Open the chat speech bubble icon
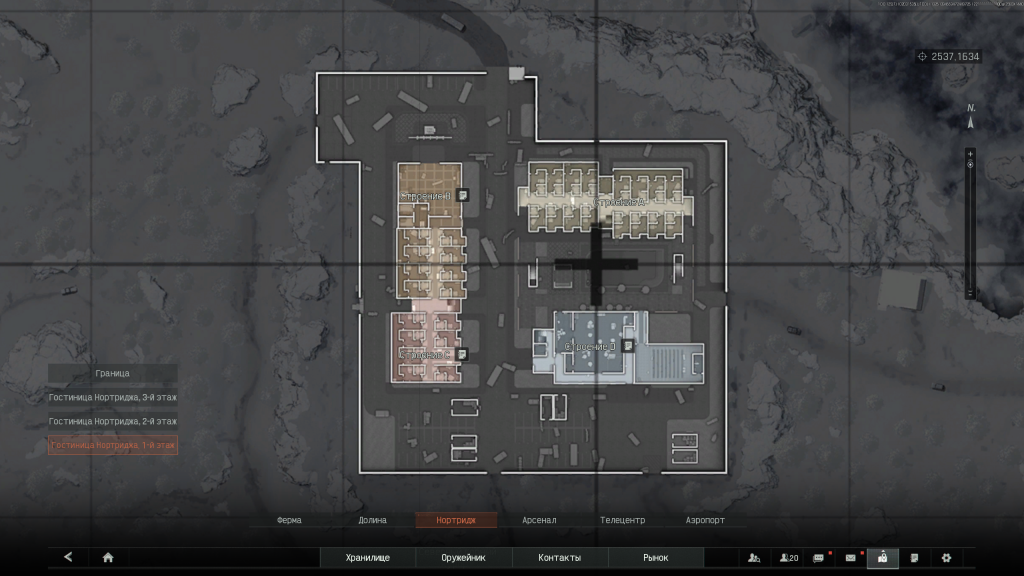Screen dimensions: 1024x576 pyautogui.click(x=819, y=558)
